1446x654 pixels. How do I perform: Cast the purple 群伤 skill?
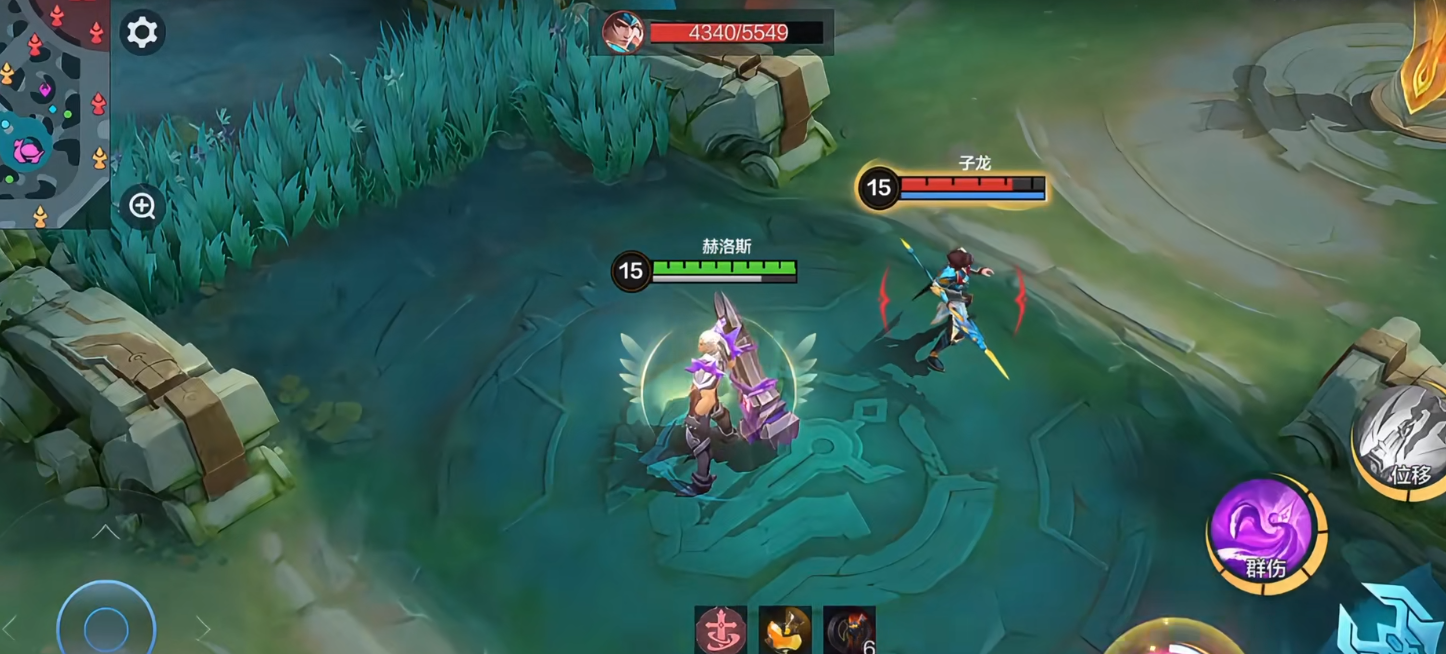(1266, 532)
